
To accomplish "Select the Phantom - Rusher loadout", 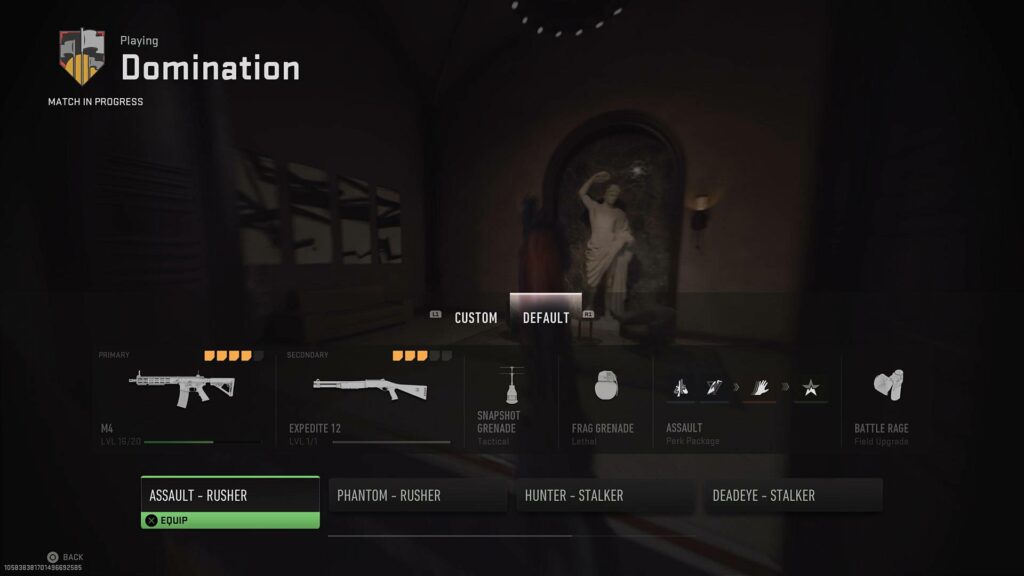I will tap(417, 495).
